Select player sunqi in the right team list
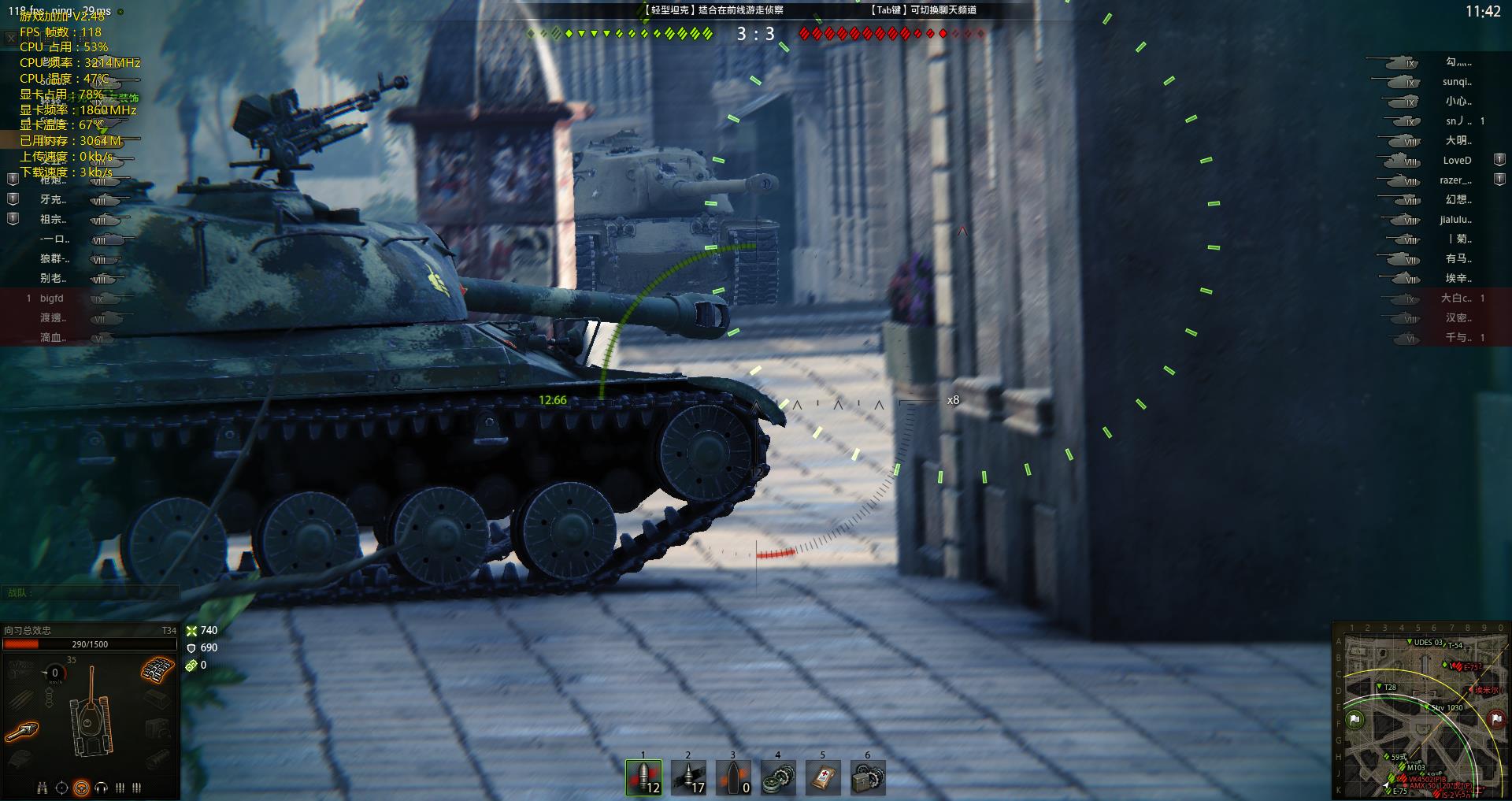Screen dimensions: 1512x801 pos(1457,82)
